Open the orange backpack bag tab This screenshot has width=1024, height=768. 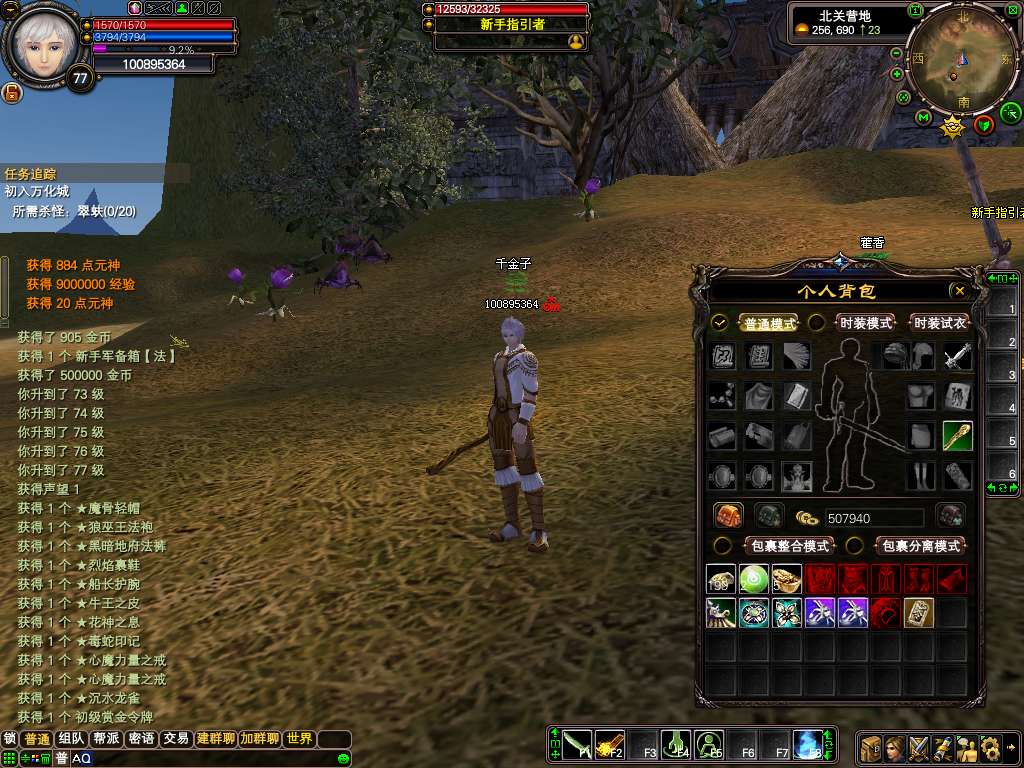pos(728,516)
